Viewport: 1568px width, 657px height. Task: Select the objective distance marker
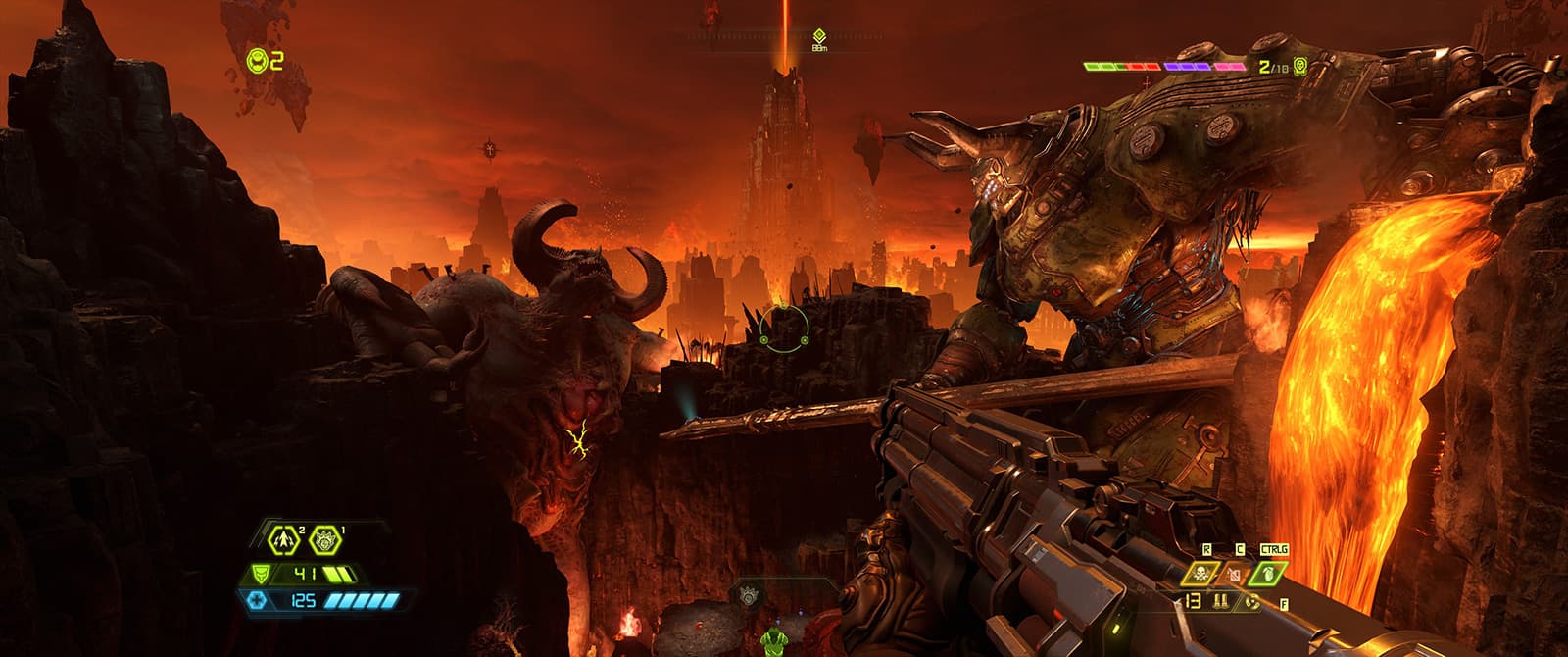coord(819,35)
